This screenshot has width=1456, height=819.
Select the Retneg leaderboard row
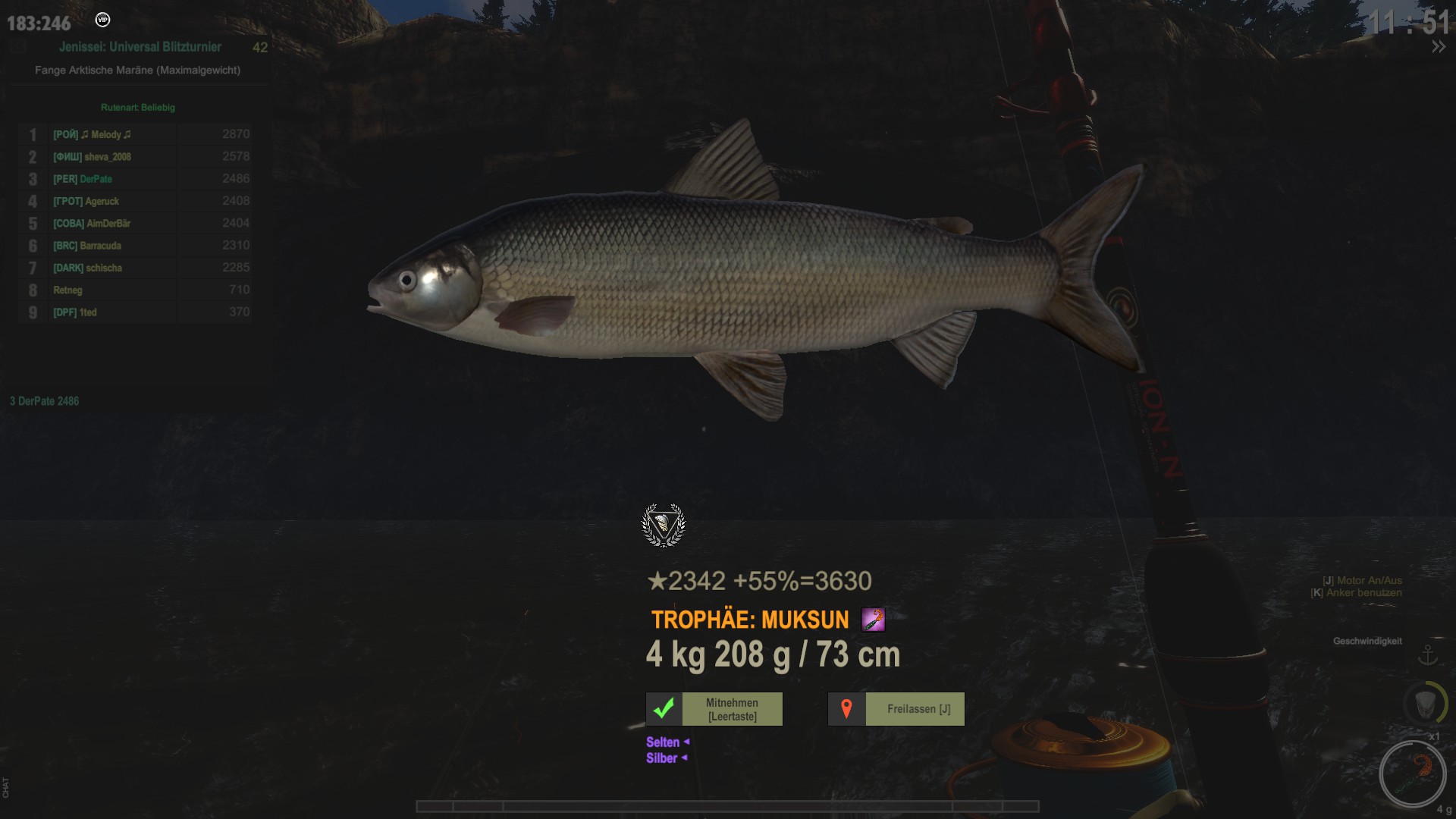coord(135,290)
